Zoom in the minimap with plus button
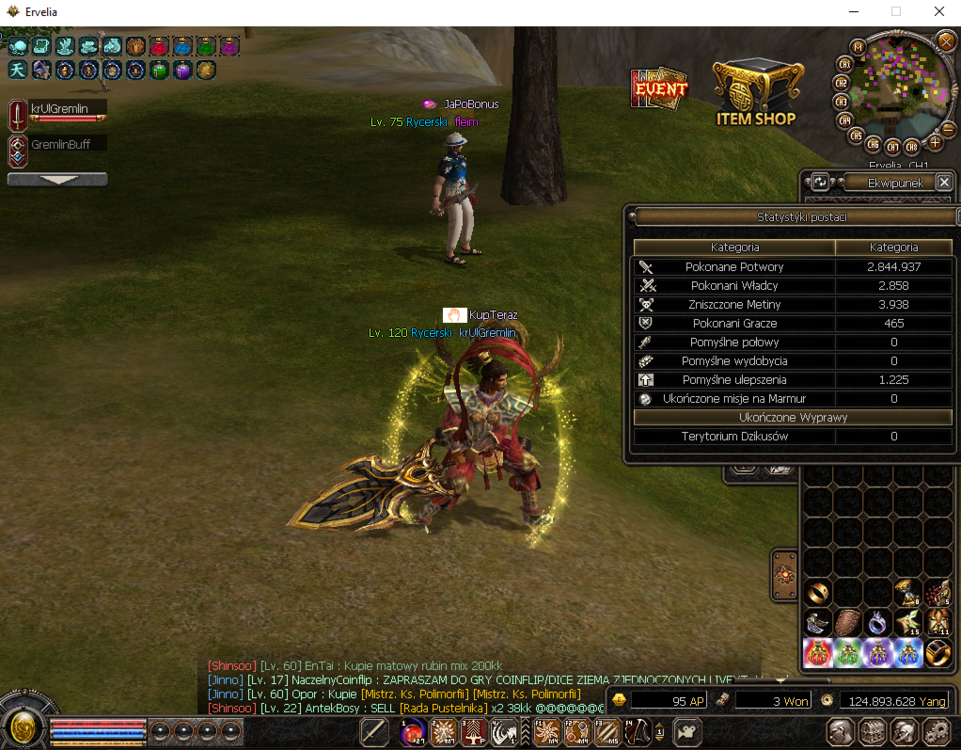961x750 pixels. coord(936,143)
